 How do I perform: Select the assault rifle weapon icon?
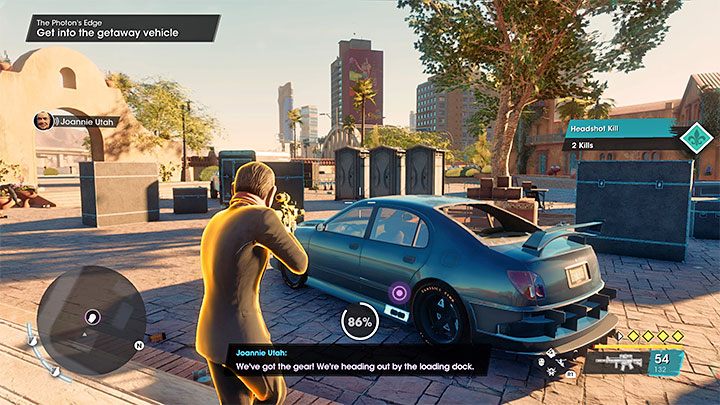(x=612, y=361)
